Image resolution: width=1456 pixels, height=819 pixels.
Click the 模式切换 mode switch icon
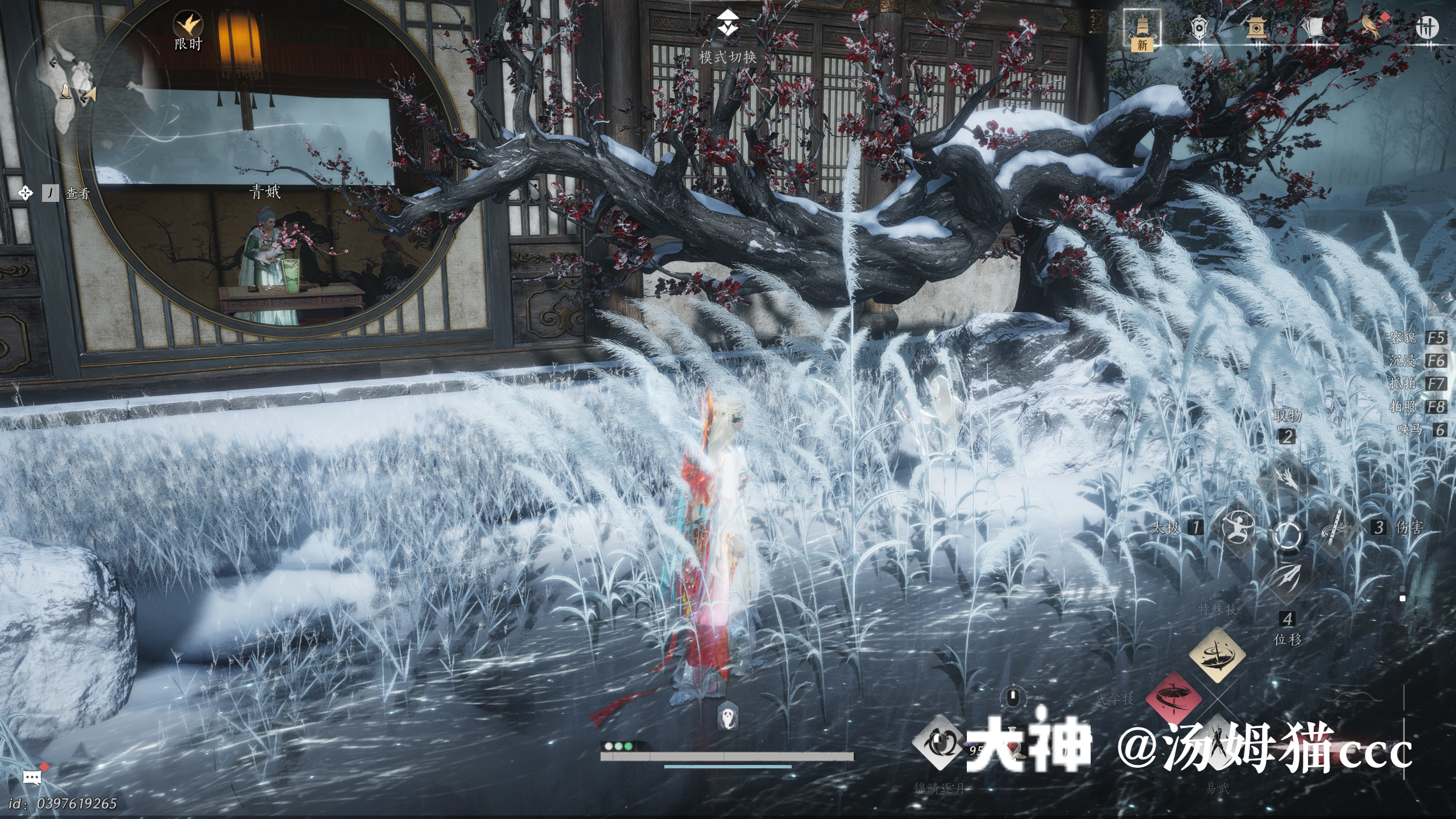point(727,24)
